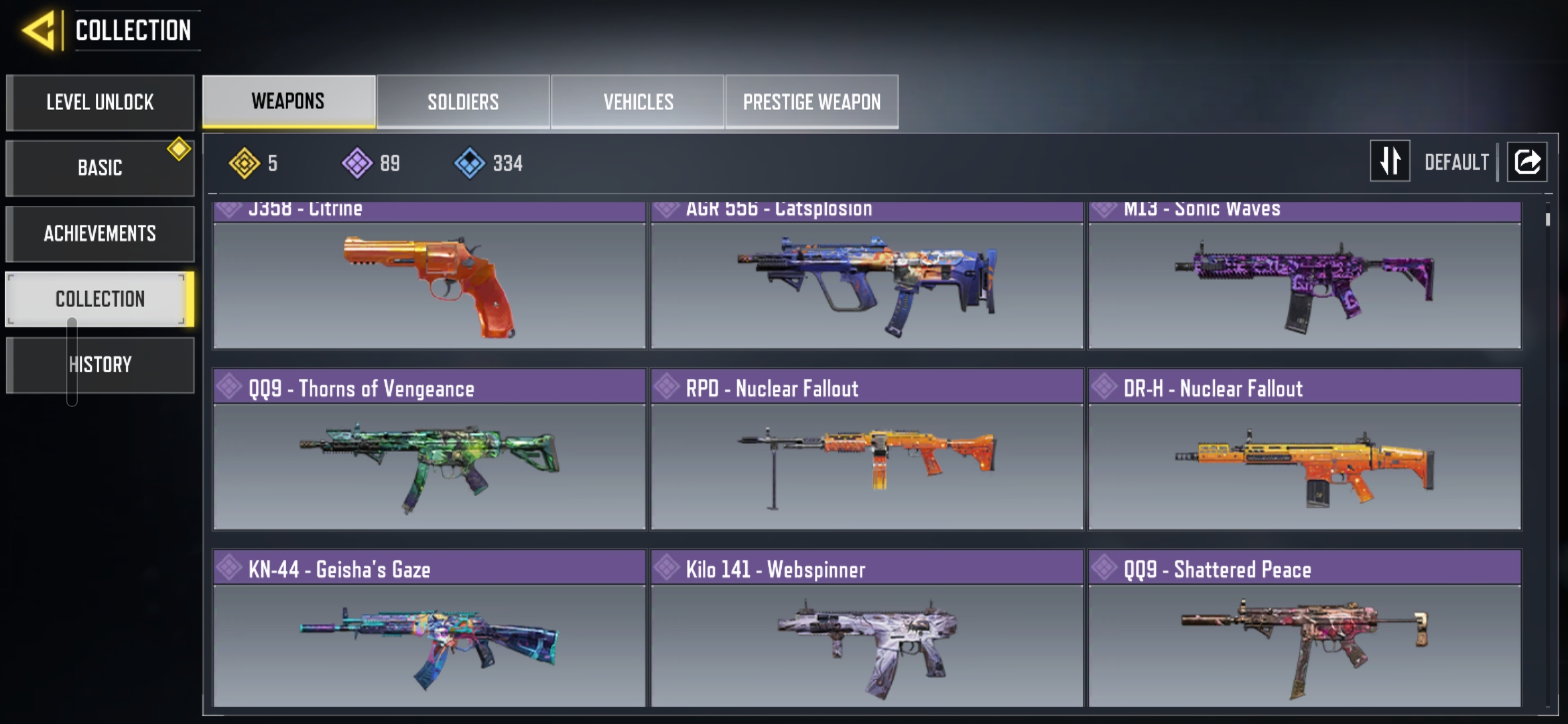Viewport: 1568px width, 724px height.
Task: Switch to the Weapons tab
Action: (x=288, y=101)
